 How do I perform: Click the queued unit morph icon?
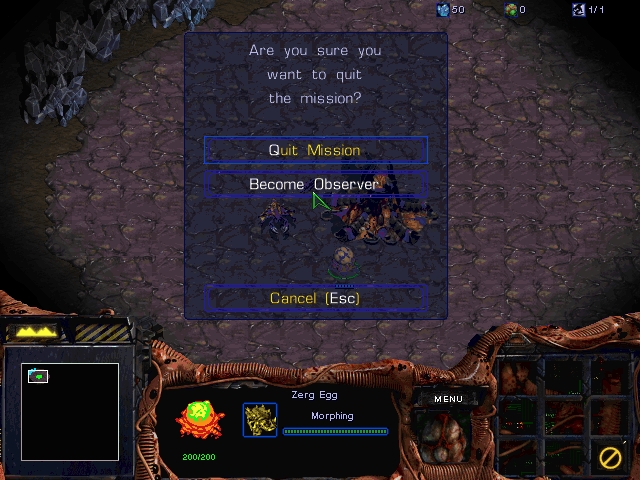260,421
